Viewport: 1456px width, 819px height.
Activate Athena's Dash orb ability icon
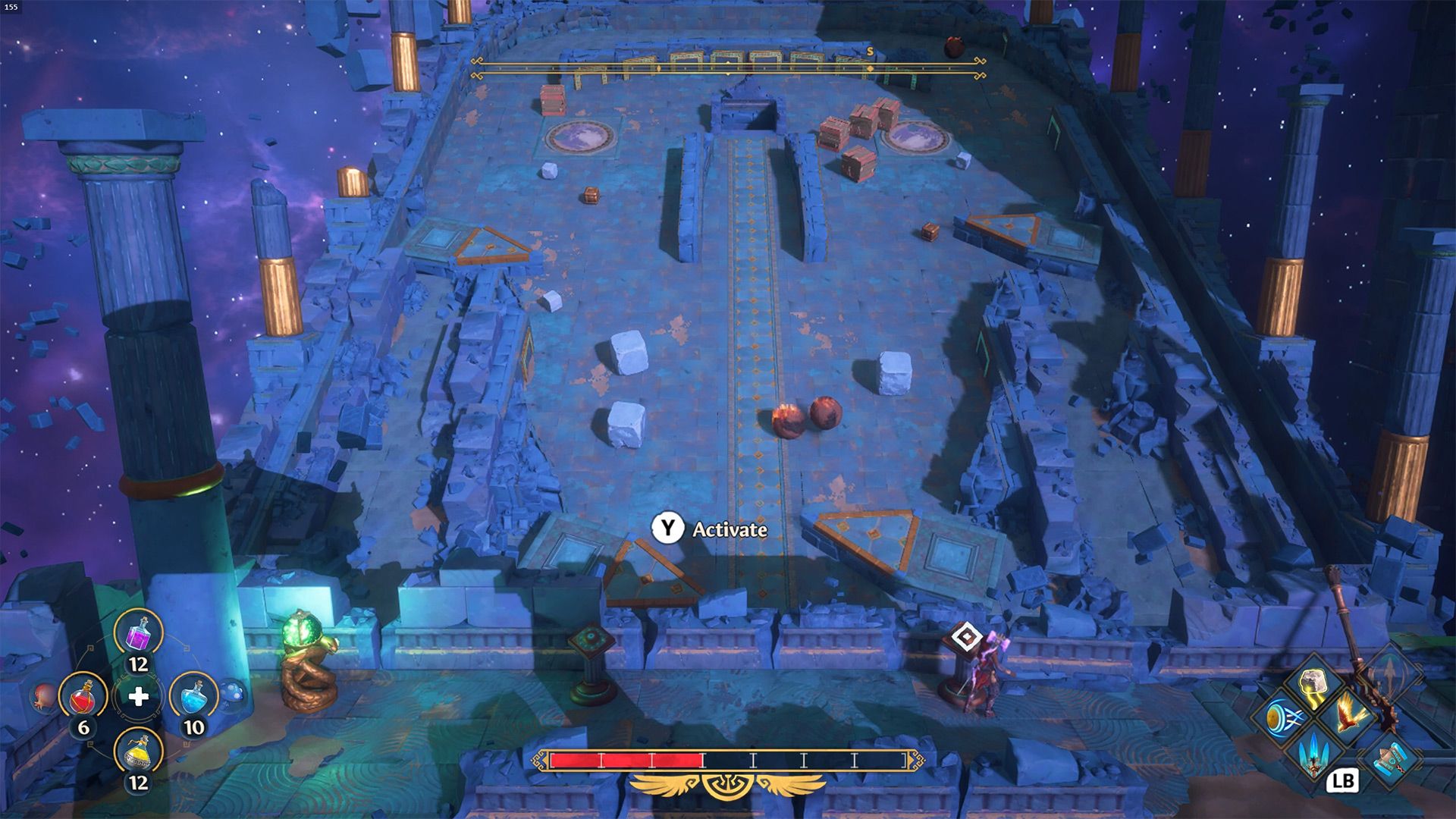[1284, 717]
